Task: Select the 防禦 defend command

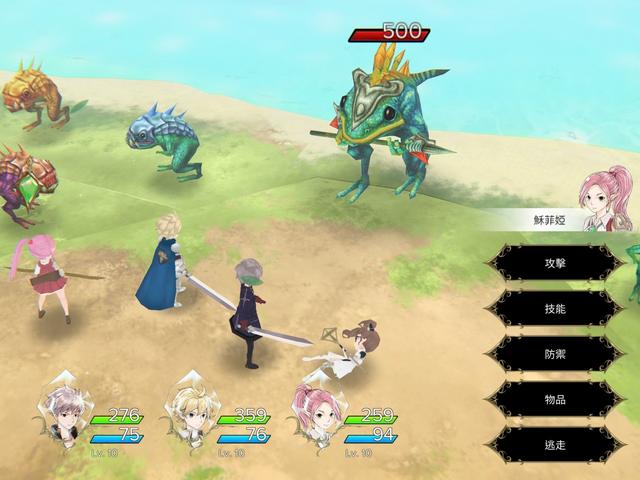Action: [555, 354]
